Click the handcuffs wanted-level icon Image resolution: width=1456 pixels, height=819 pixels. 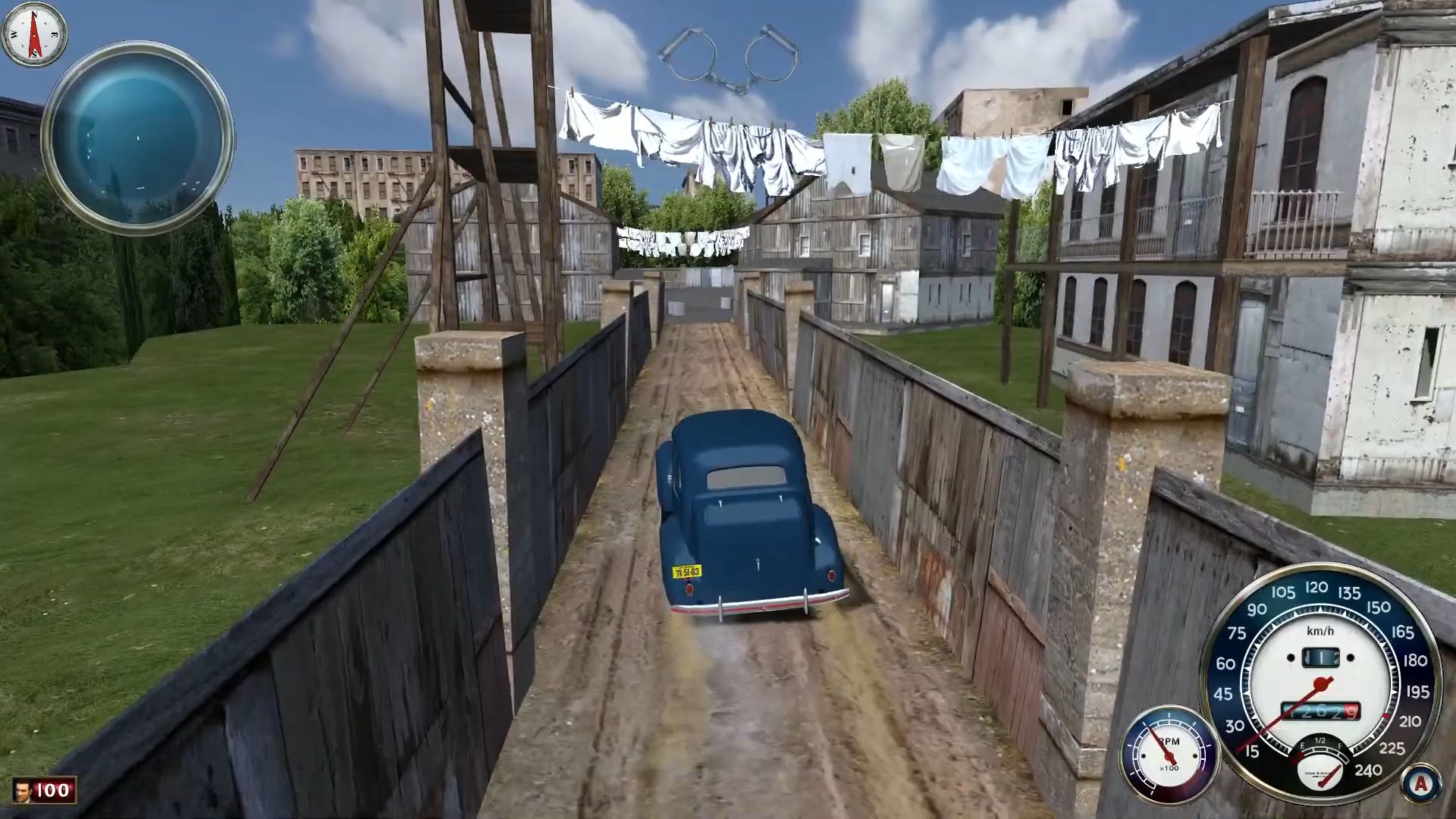click(728, 59)
